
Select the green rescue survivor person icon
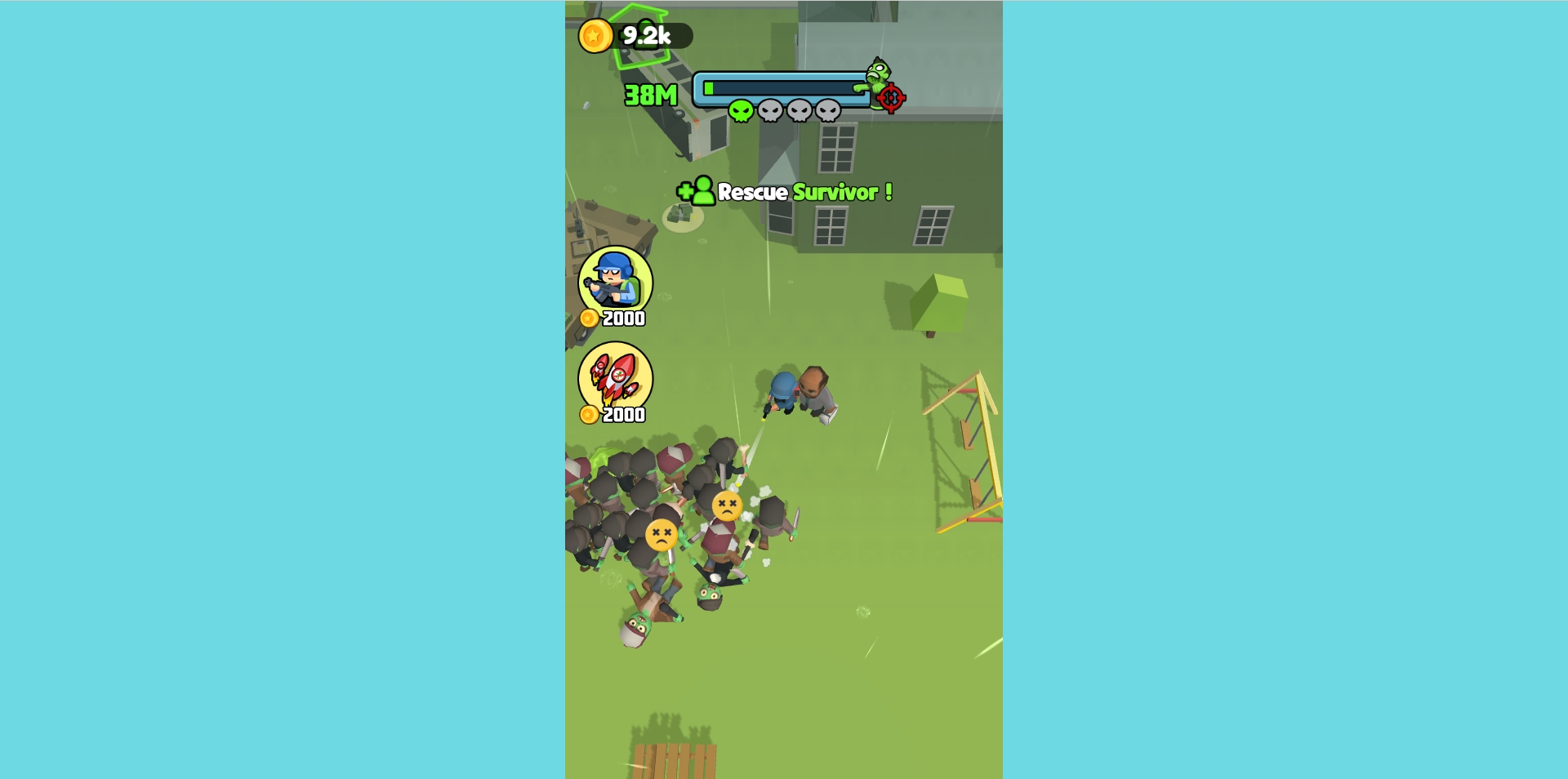coord(701,193)
